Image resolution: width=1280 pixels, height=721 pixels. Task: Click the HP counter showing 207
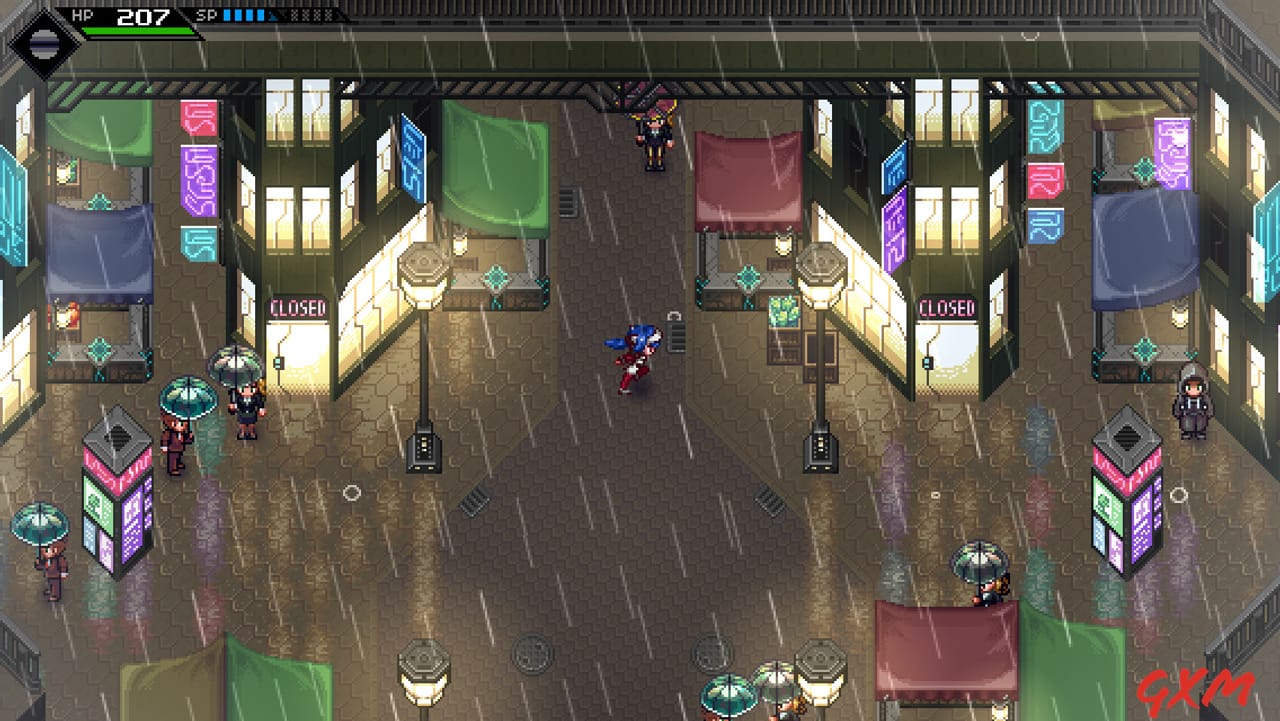[145, 16]
